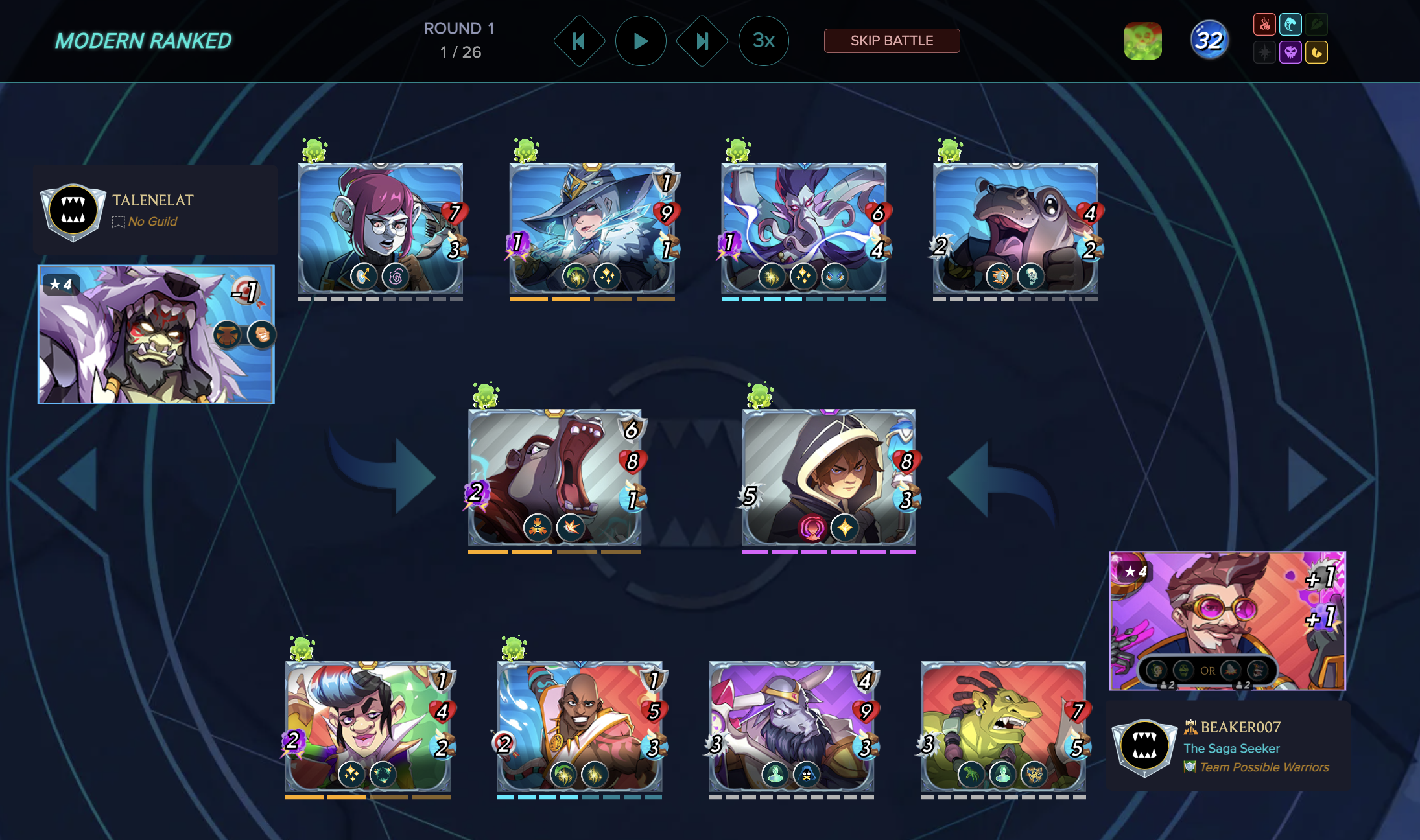Open Talenelat's player profile badge
The image size is (1420, 840).
click(73, 211)
